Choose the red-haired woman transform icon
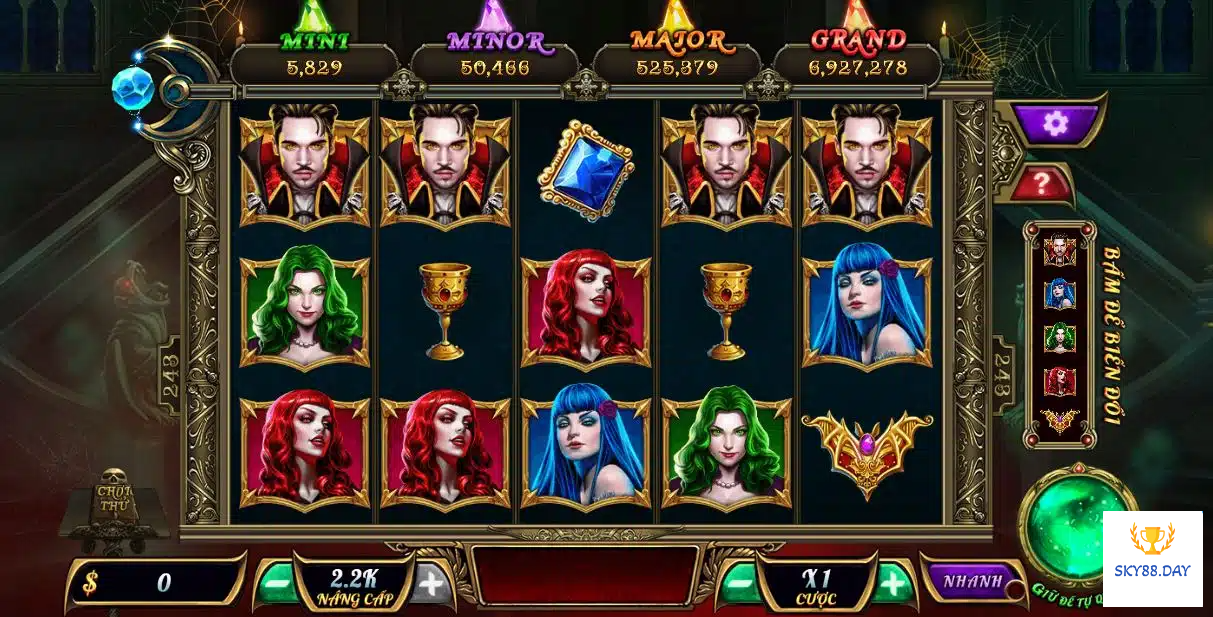This screenshot has width=1213, height=617. click(x=1059, y=381)
